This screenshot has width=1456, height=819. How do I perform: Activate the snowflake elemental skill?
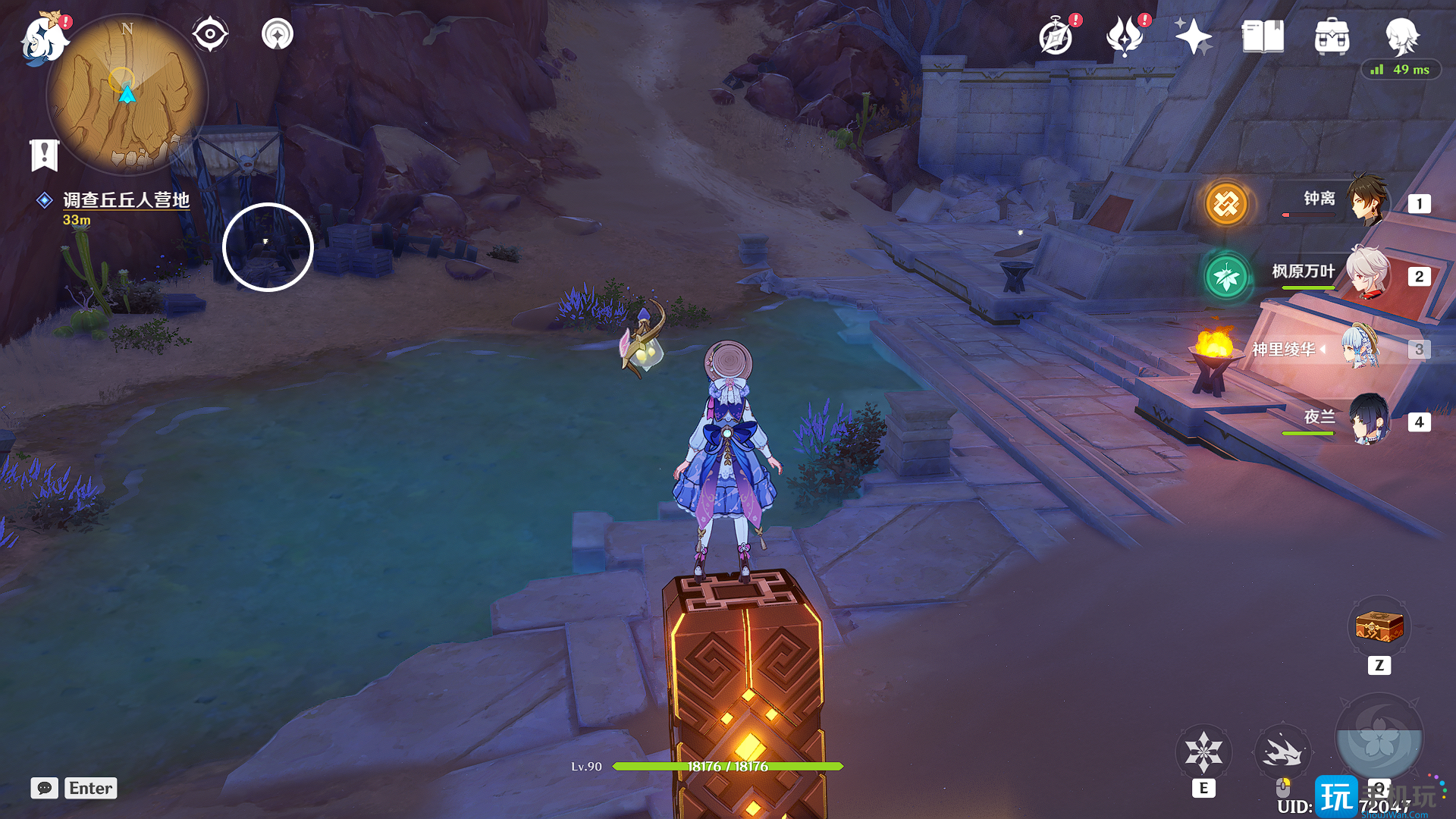pyautogui.click(x=1203, y=752)
